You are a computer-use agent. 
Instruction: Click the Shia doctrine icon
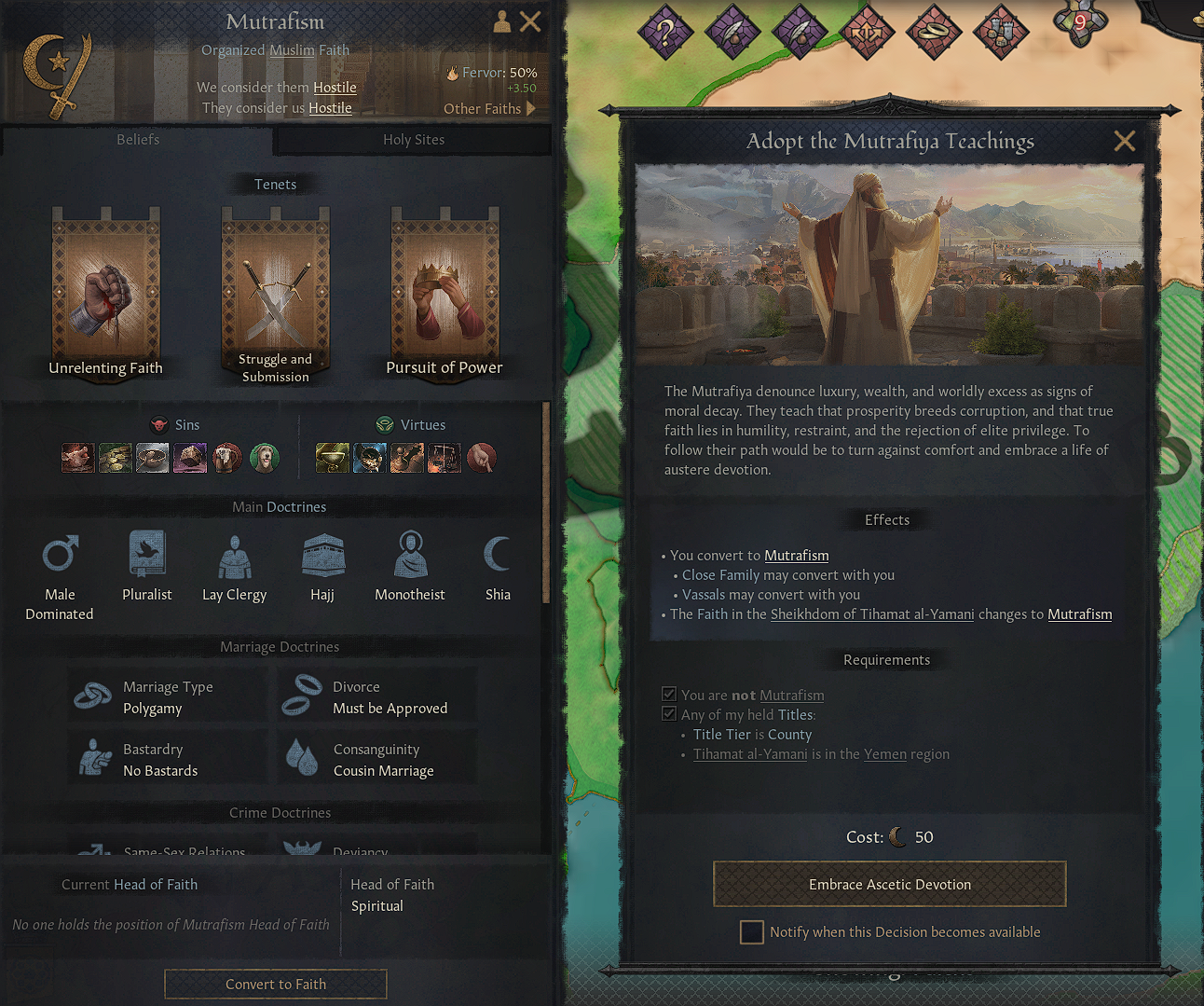[x=498, y=553]
